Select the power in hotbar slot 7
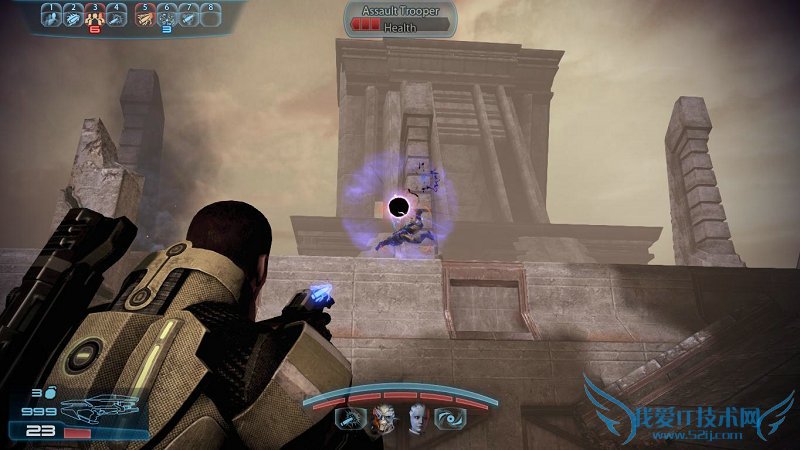This screenshot has height=450, width=800. 188,17
